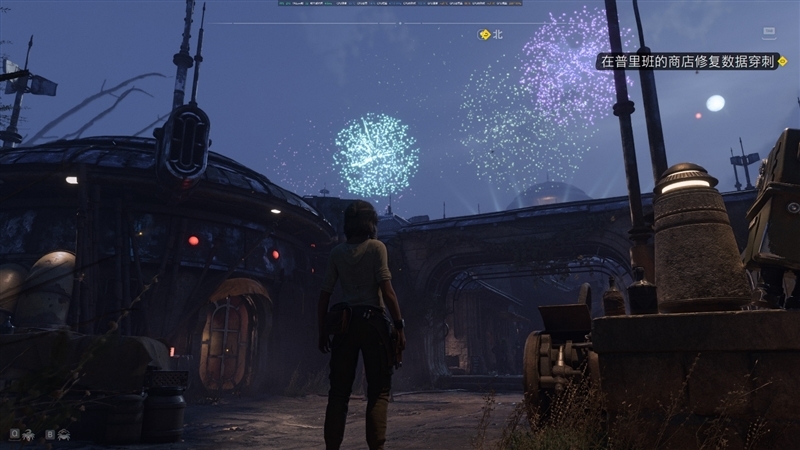The image size is (800, 450).
Task: Activate the Nix icon beside the Q key
Action: coord(29,435)
